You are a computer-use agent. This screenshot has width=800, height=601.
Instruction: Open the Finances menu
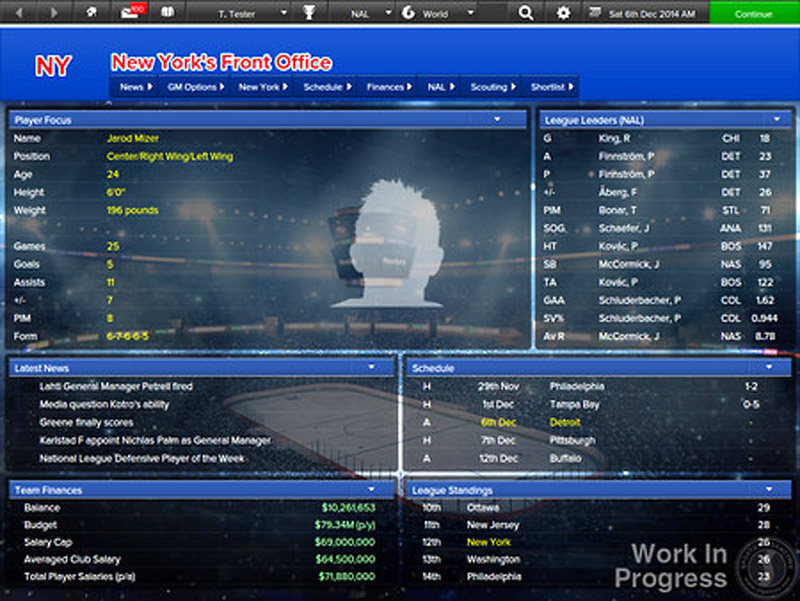389,87
